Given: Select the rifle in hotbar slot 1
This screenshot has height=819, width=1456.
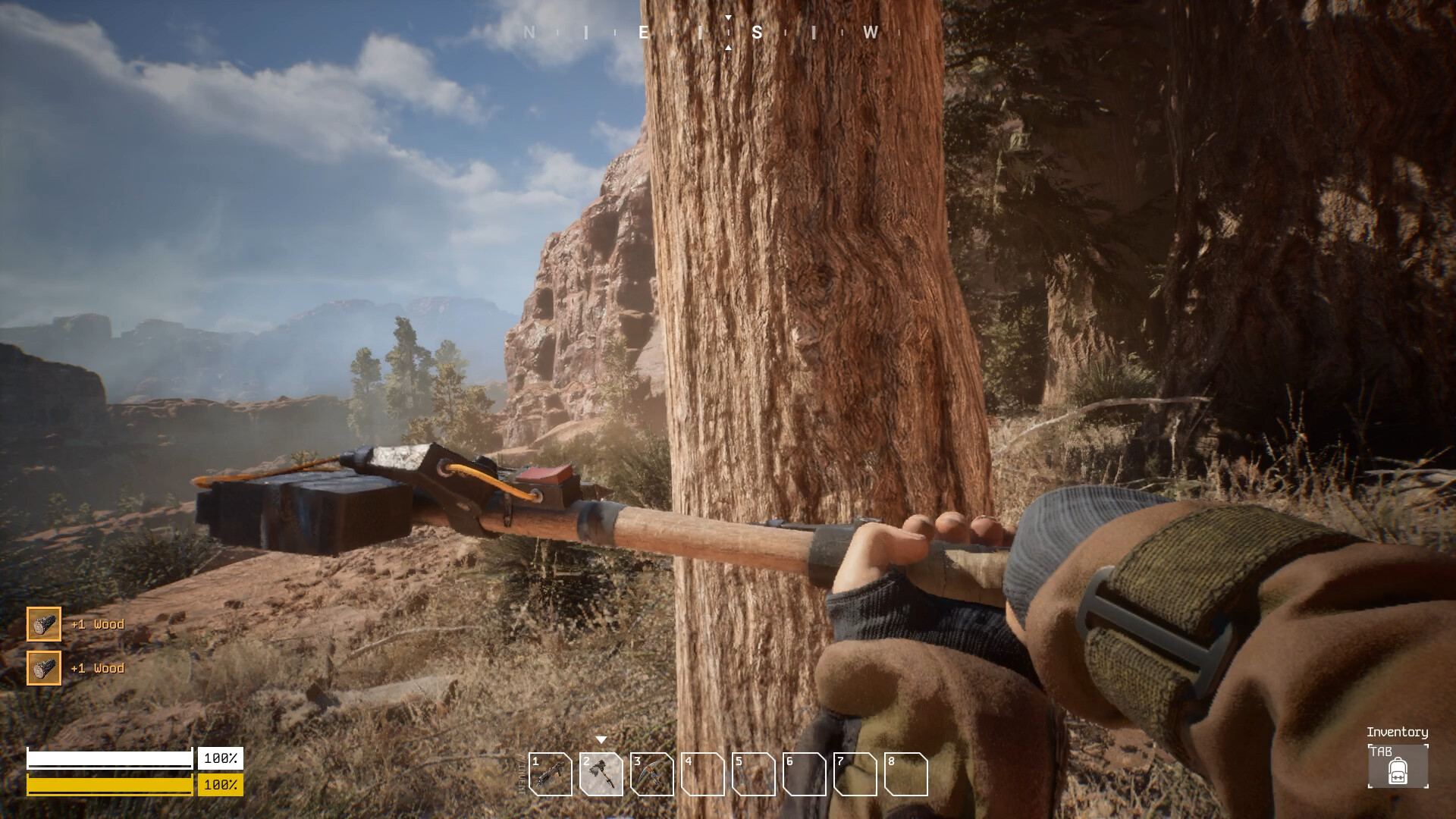Looking at the screenshot, I should [551, 774].
